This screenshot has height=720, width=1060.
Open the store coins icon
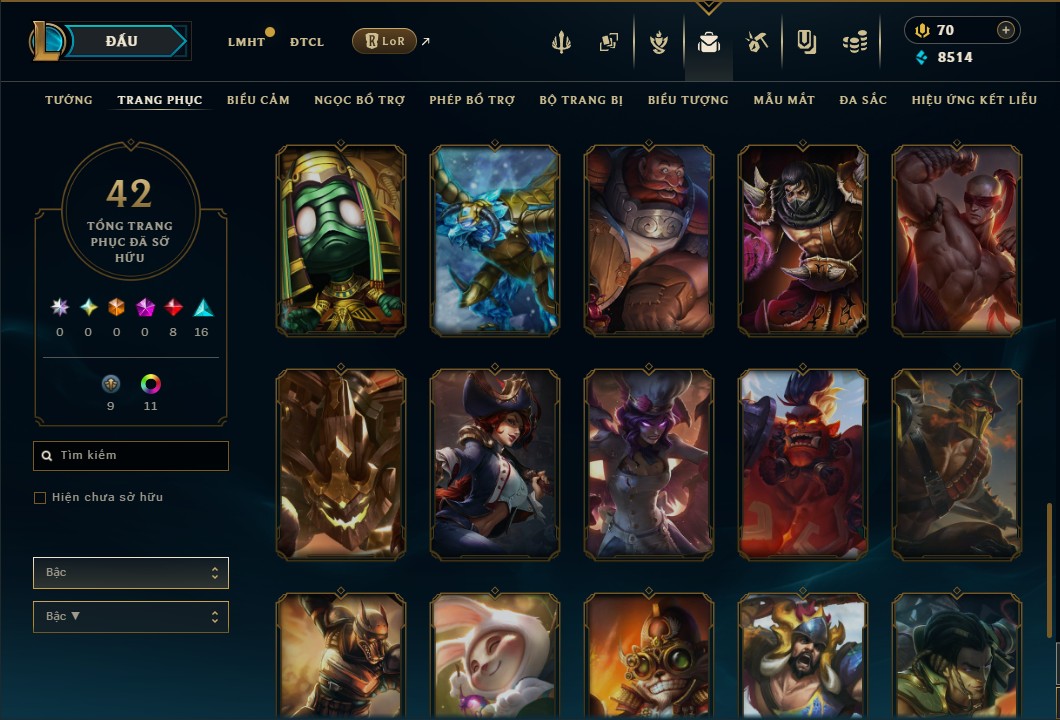[x=854, y=43]
